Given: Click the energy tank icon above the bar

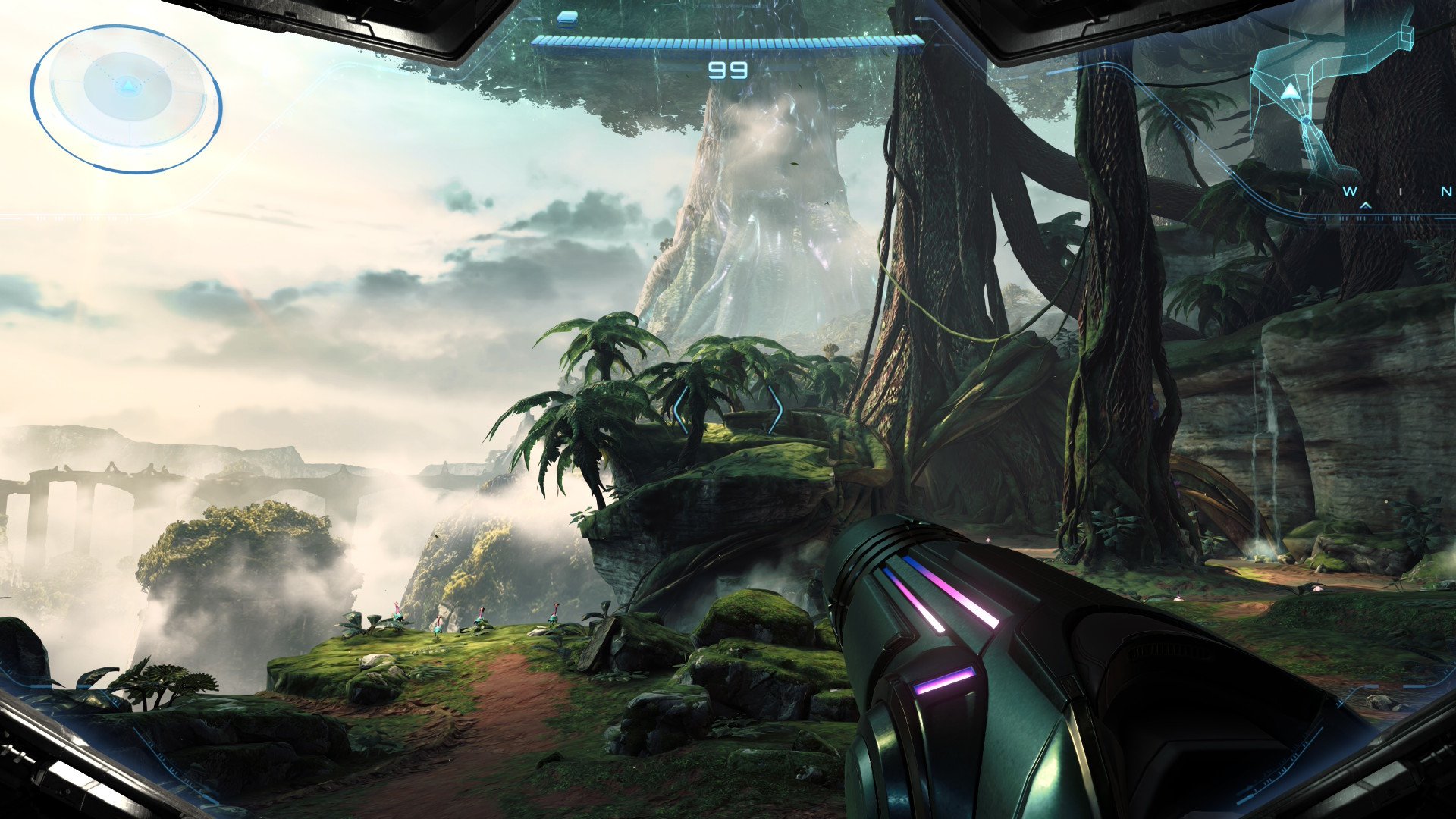Looking at the screenshot, I should tap(566, 17).
